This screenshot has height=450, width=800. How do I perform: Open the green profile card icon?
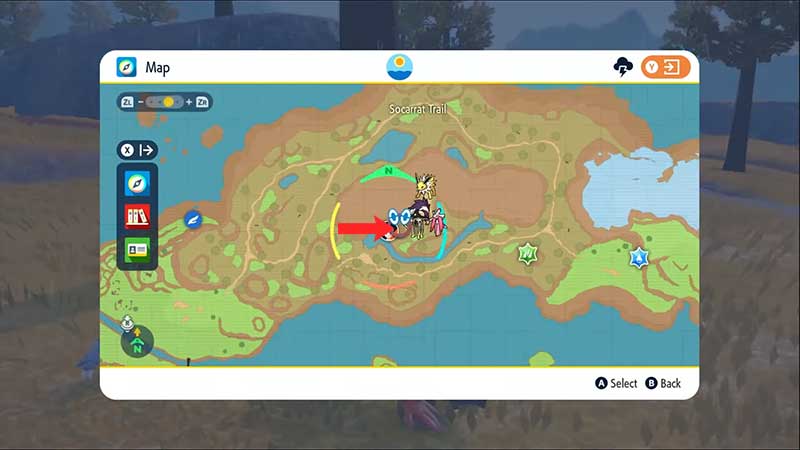coord(136,248)
